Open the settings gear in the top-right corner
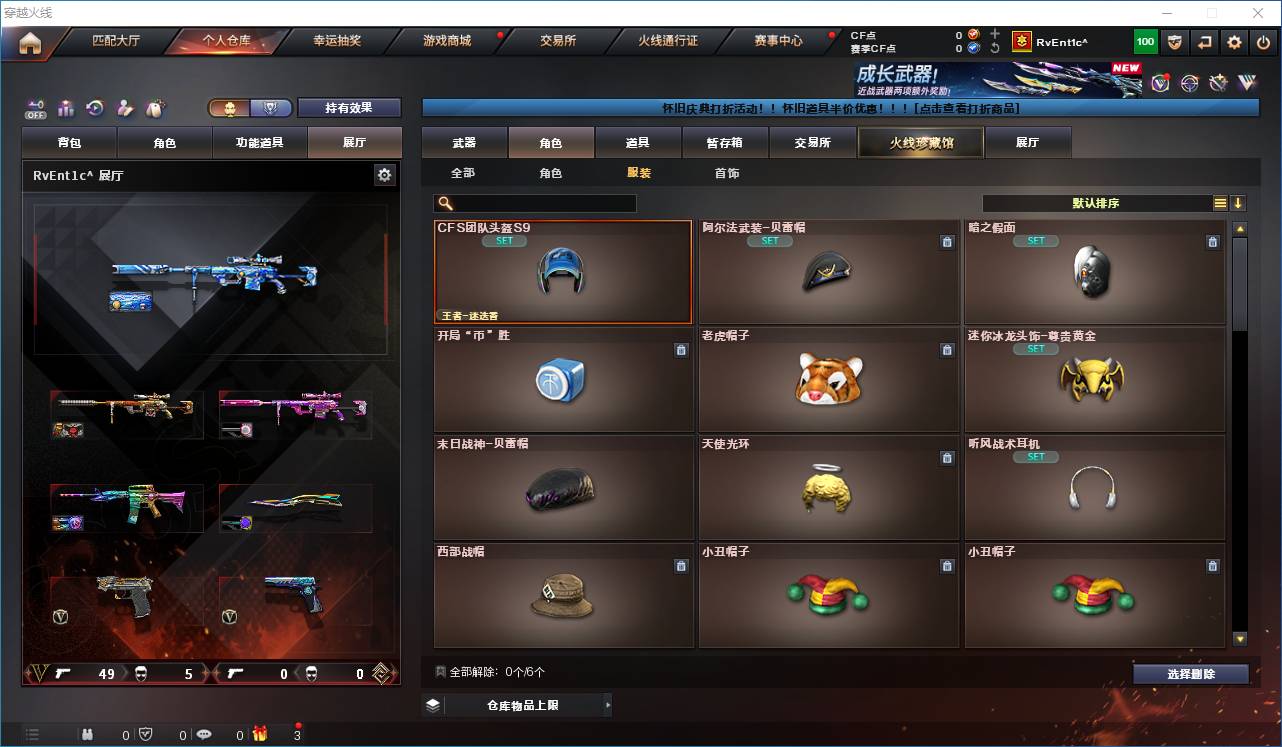This screenshot has width=1282, height=747. [x=1235, y=41]
